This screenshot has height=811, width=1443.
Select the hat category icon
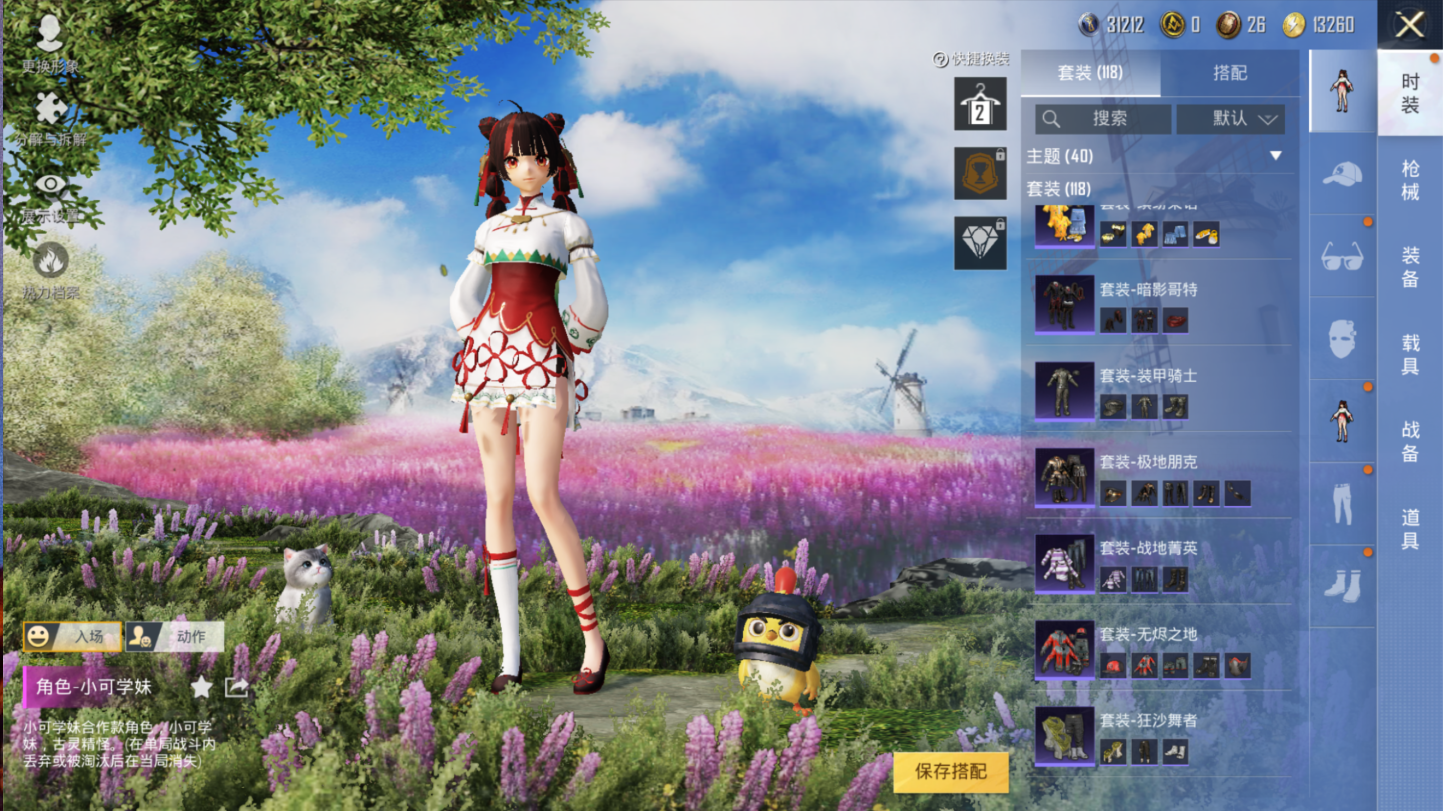1342,175
